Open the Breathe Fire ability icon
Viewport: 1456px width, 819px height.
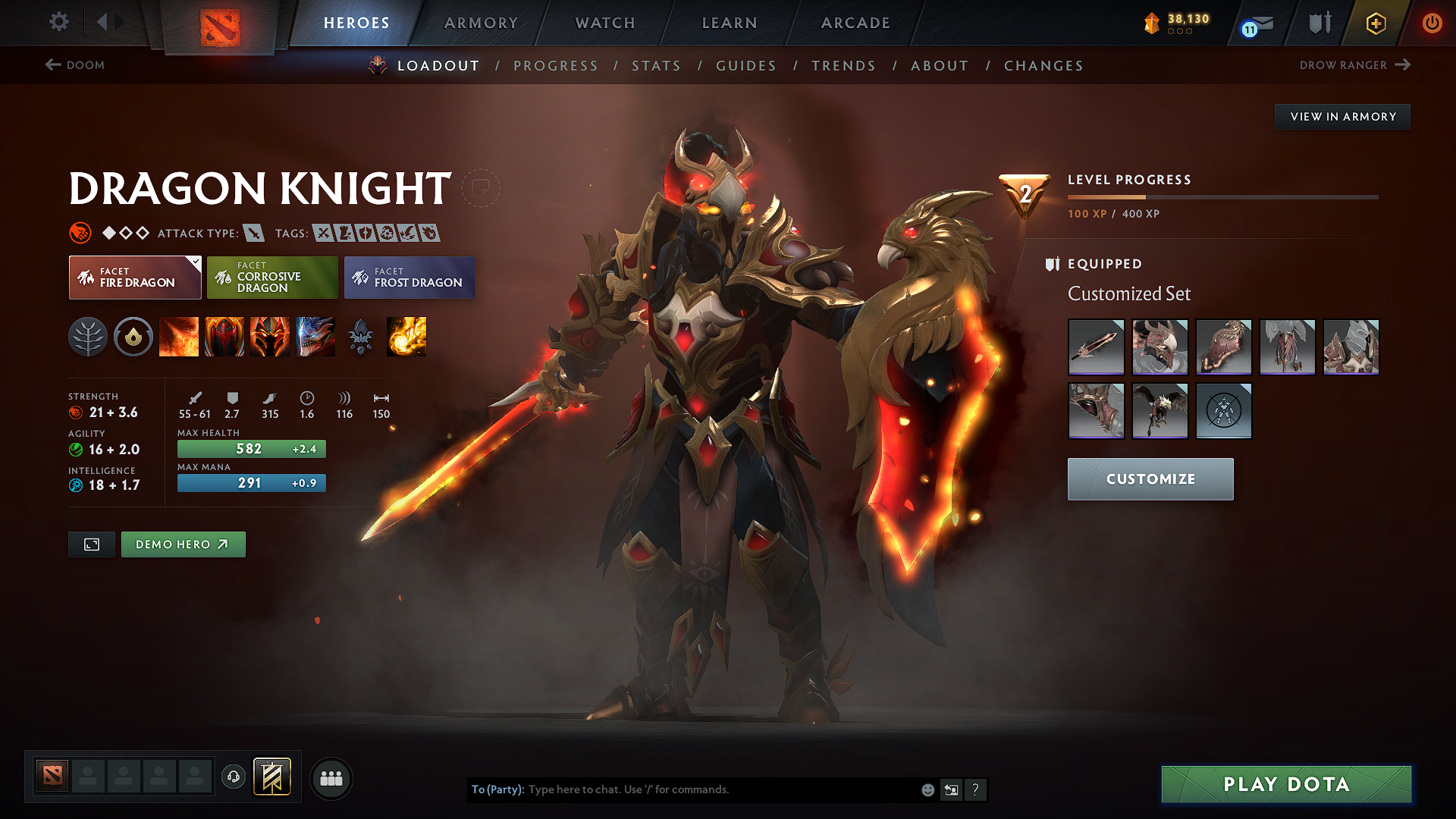(179, 337)
